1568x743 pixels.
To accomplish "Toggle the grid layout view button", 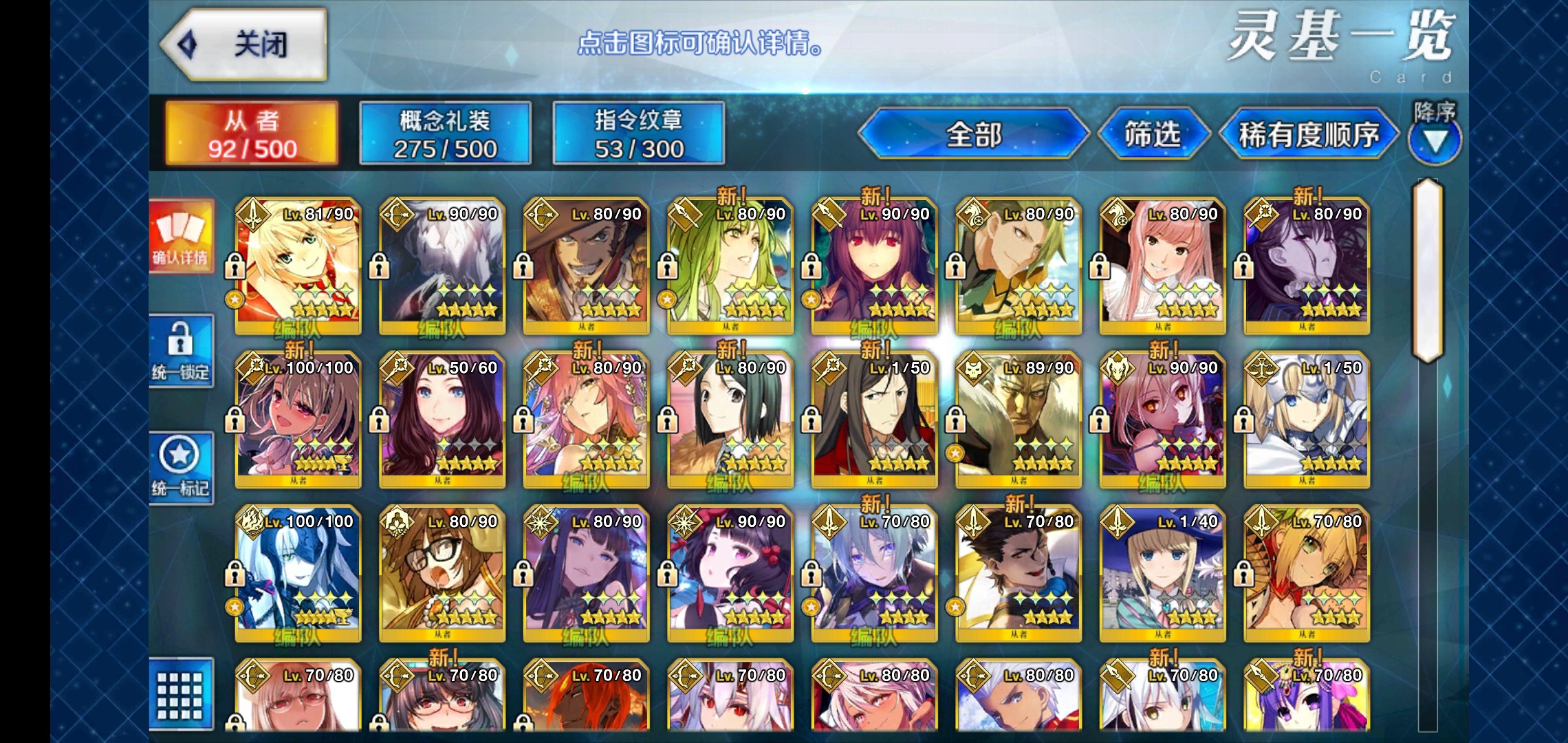I will pyautogui.click(x=181, y=695).
